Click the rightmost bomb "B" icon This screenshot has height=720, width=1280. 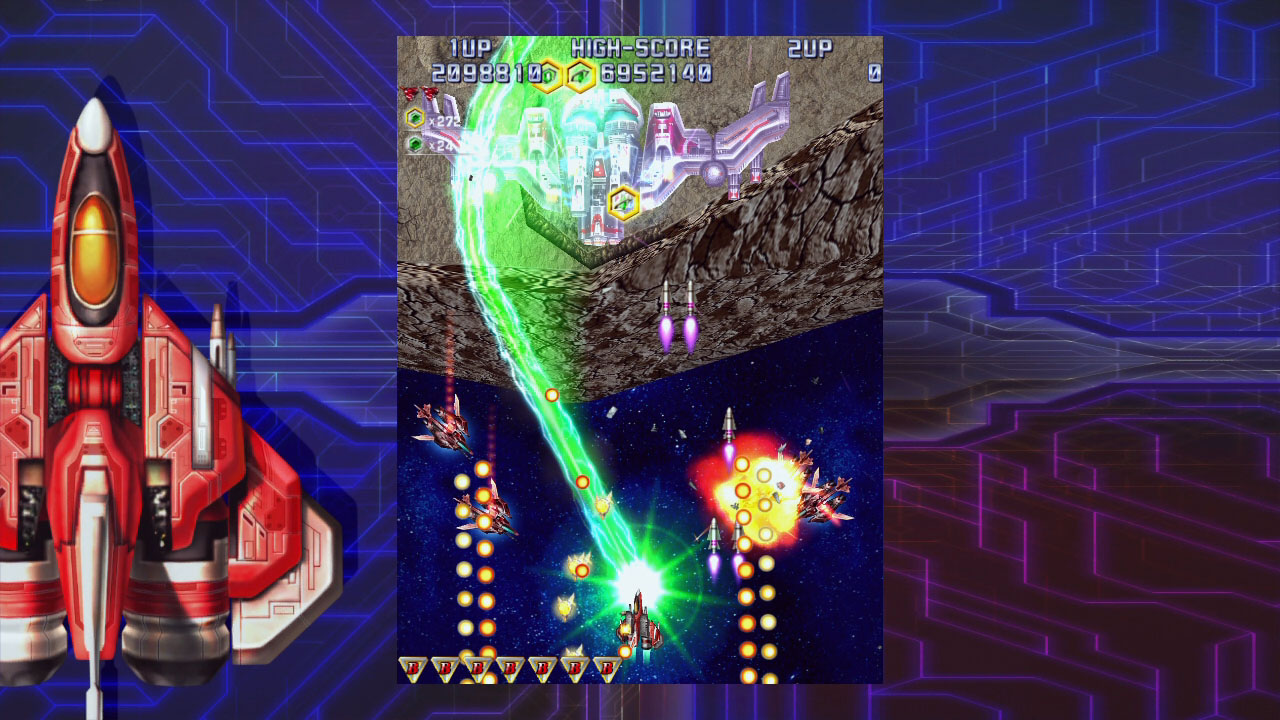606,668
